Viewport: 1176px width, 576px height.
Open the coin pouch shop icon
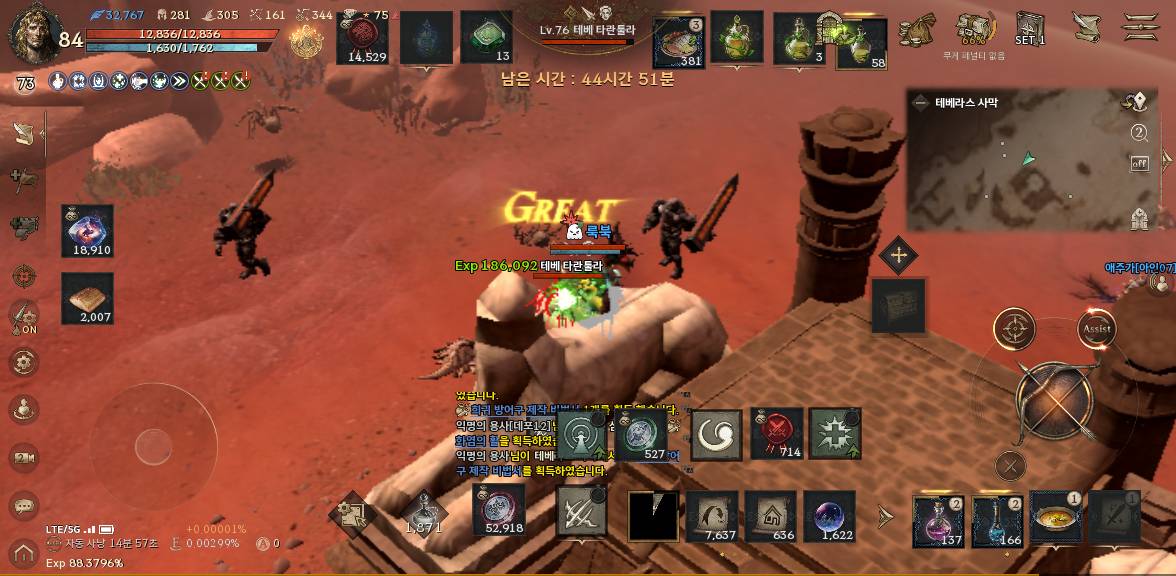(x=915, y=29)
